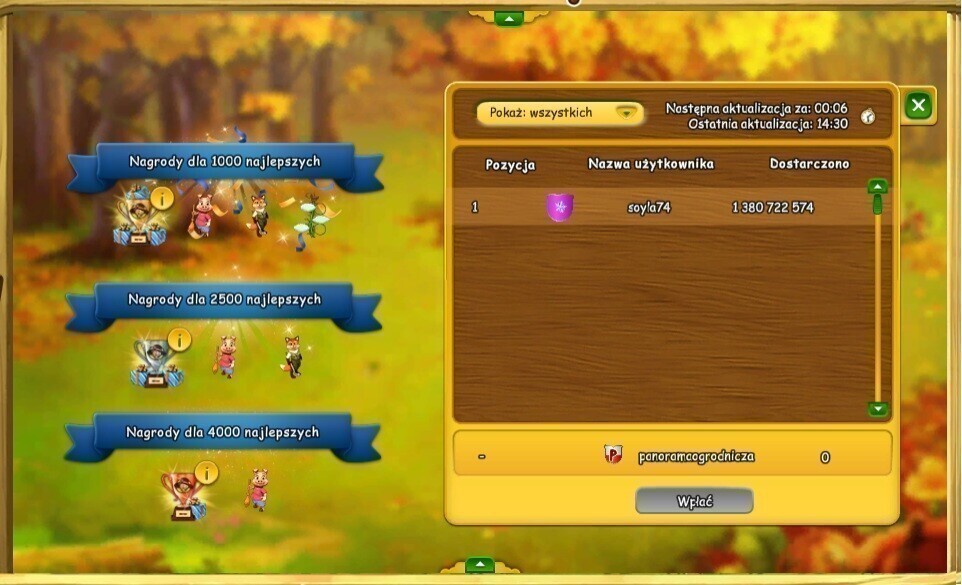Viewport: 962px width, 585px height.
Task: Select the soyla74 ranking row
Action: 660,208
